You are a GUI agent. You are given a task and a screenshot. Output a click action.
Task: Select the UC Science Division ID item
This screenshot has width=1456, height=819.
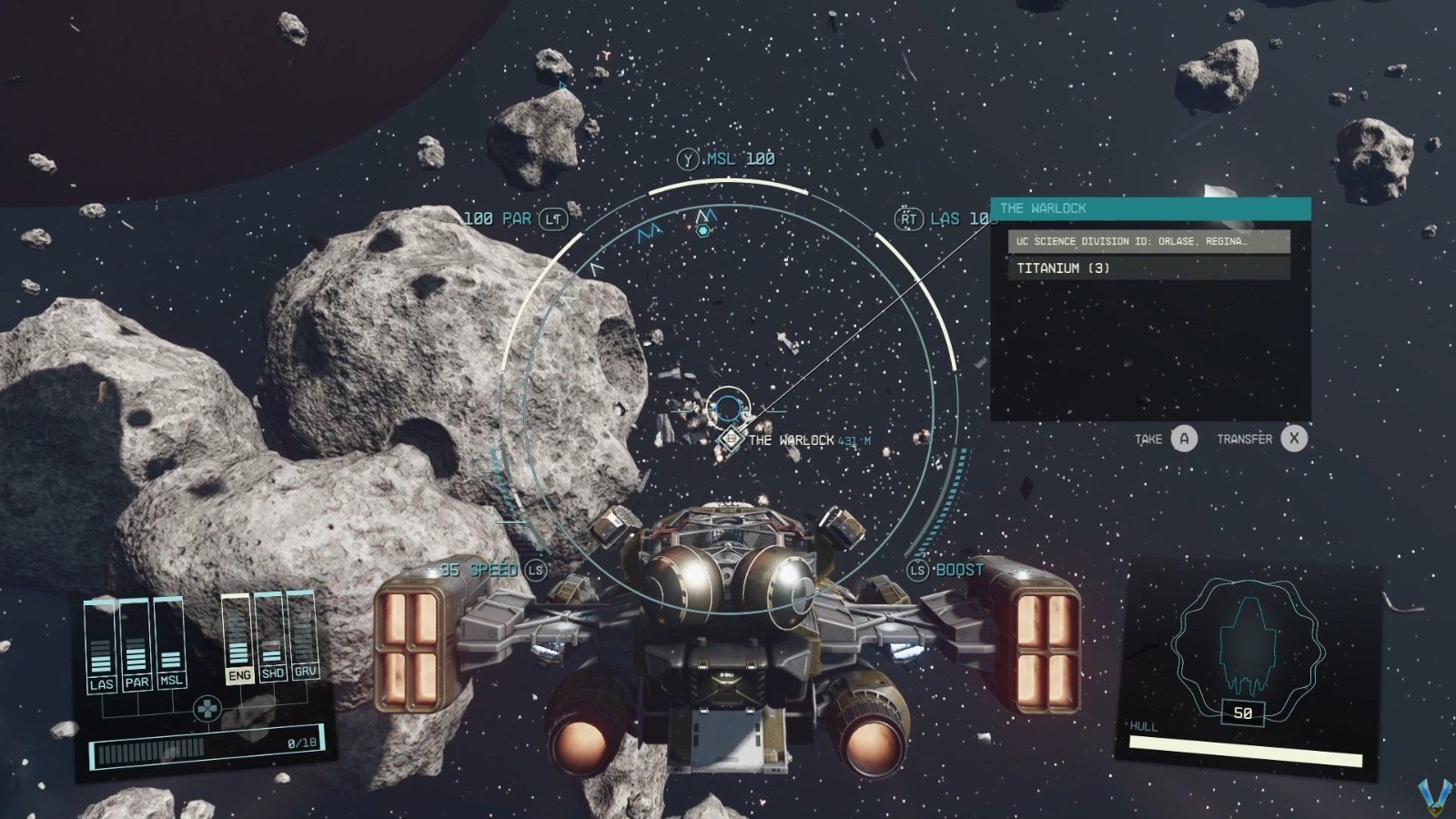pos(1148,241)
